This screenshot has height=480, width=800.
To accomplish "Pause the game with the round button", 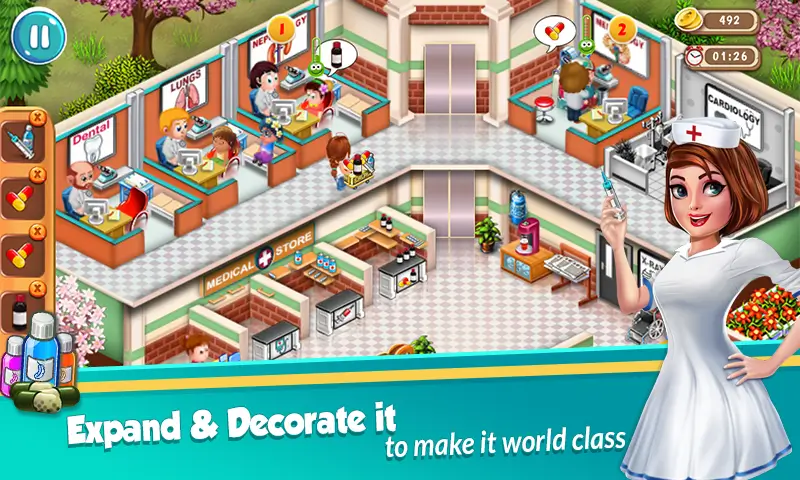I will 37,33.
